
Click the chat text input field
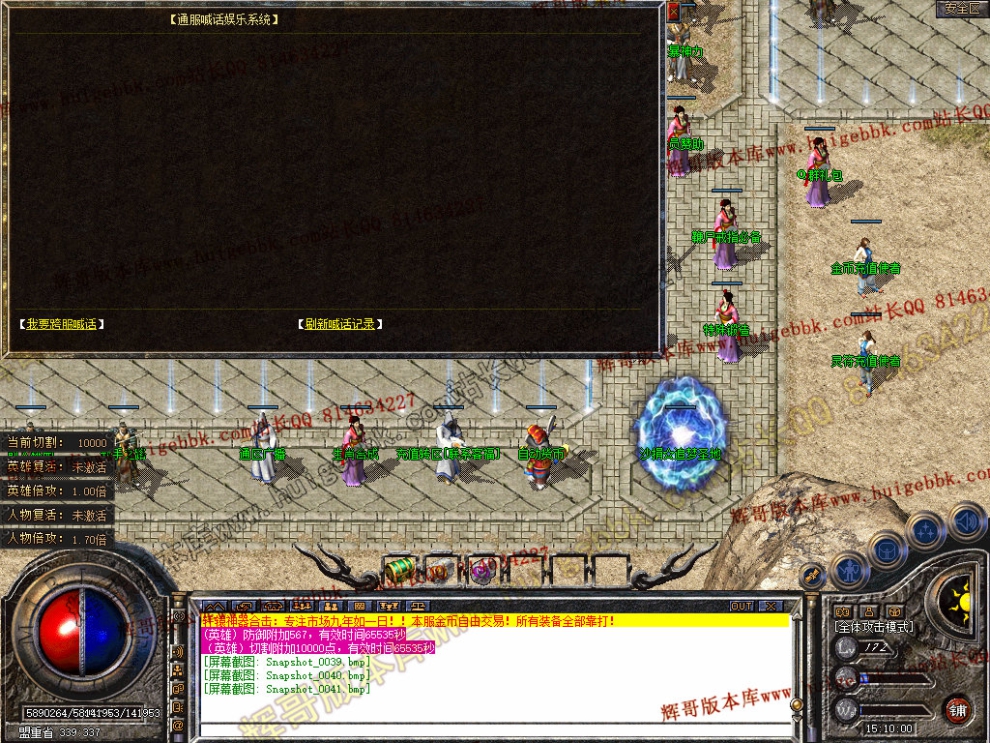point(490,729)
